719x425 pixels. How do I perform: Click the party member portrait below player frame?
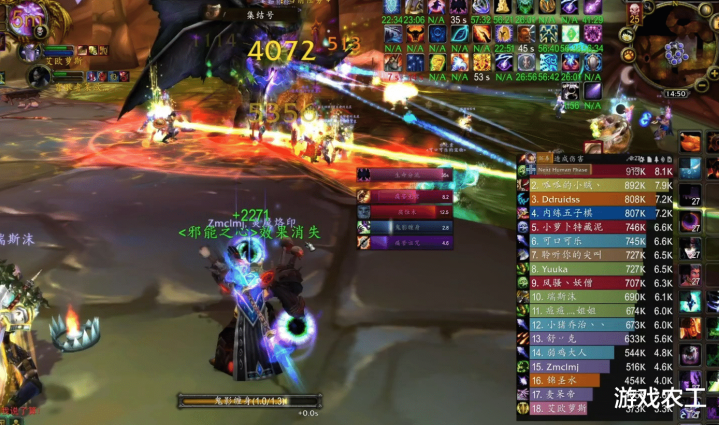pos(27,52)
